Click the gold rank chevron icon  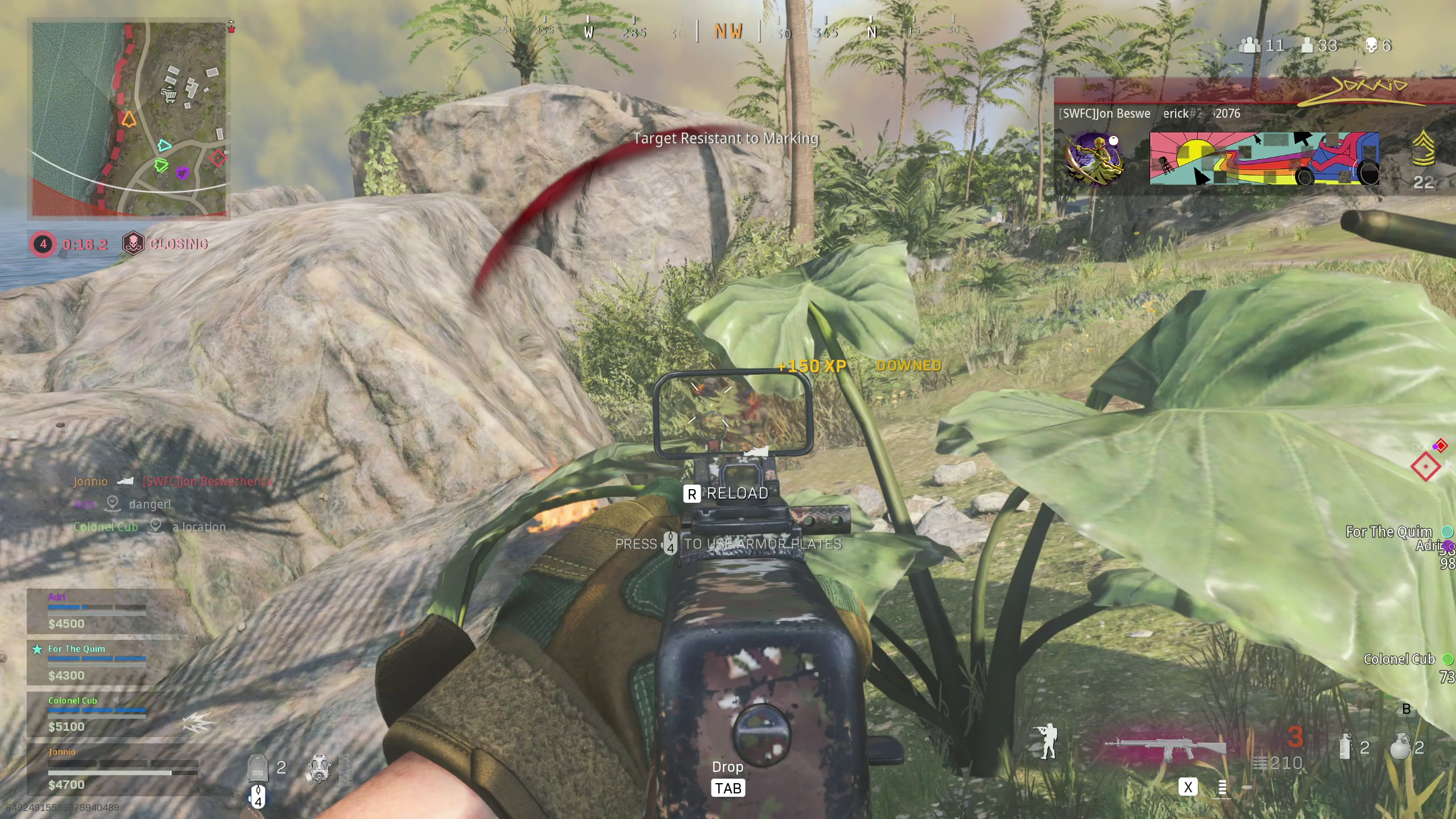[x=1423, y=149]
